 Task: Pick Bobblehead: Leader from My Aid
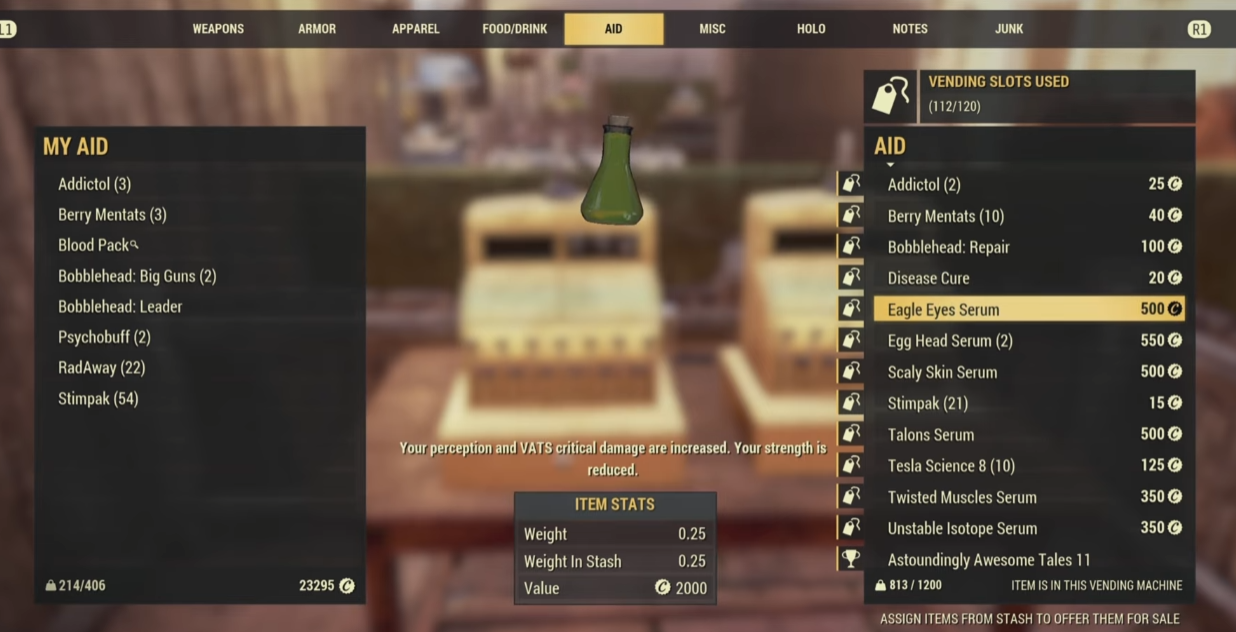click(x=120, y=307)
